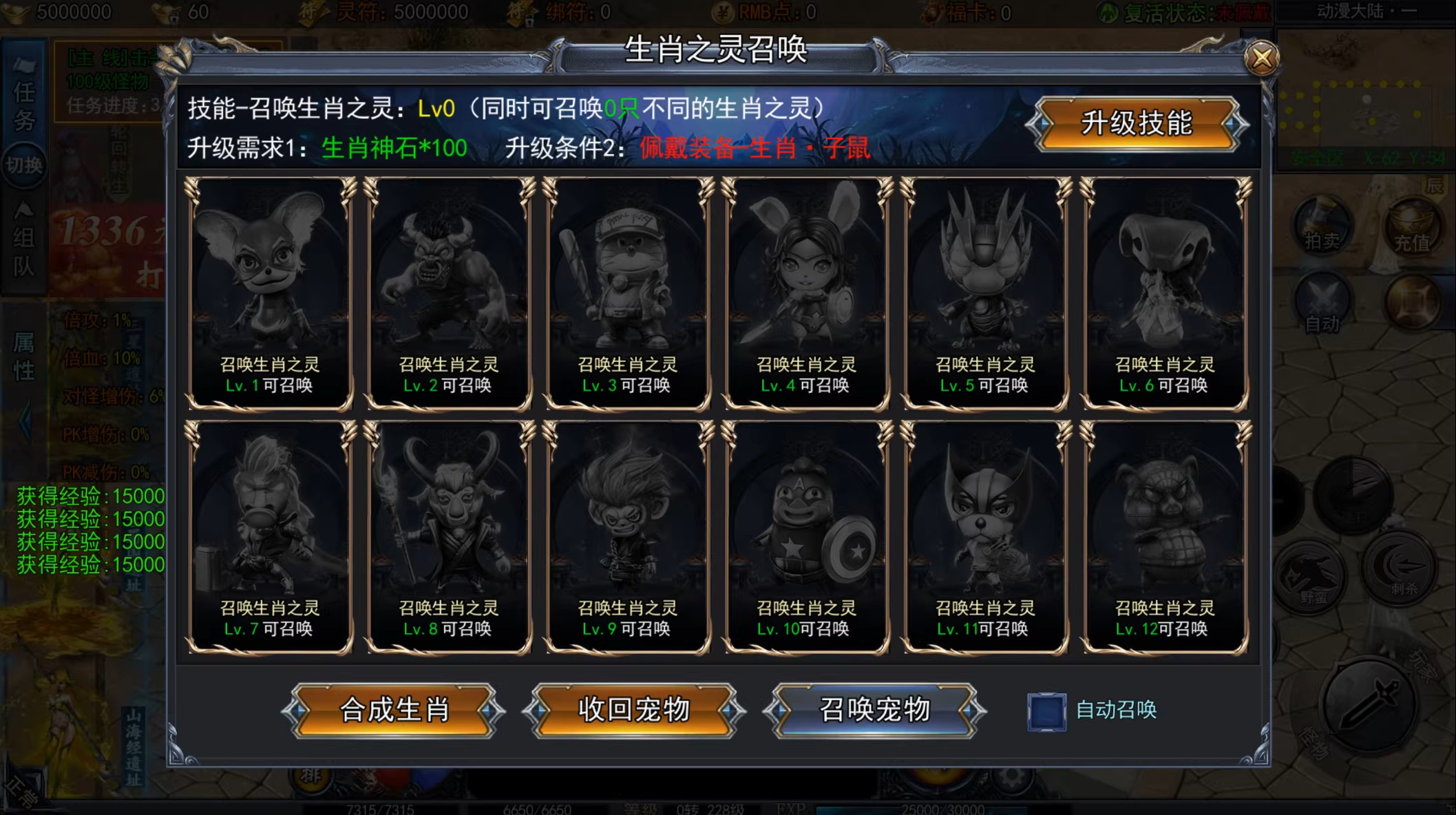Close the 生肖之灵召唤 window
The height and width of the screenshot is (815, 1456).
pyautogui.click(x=1261, y=58)
